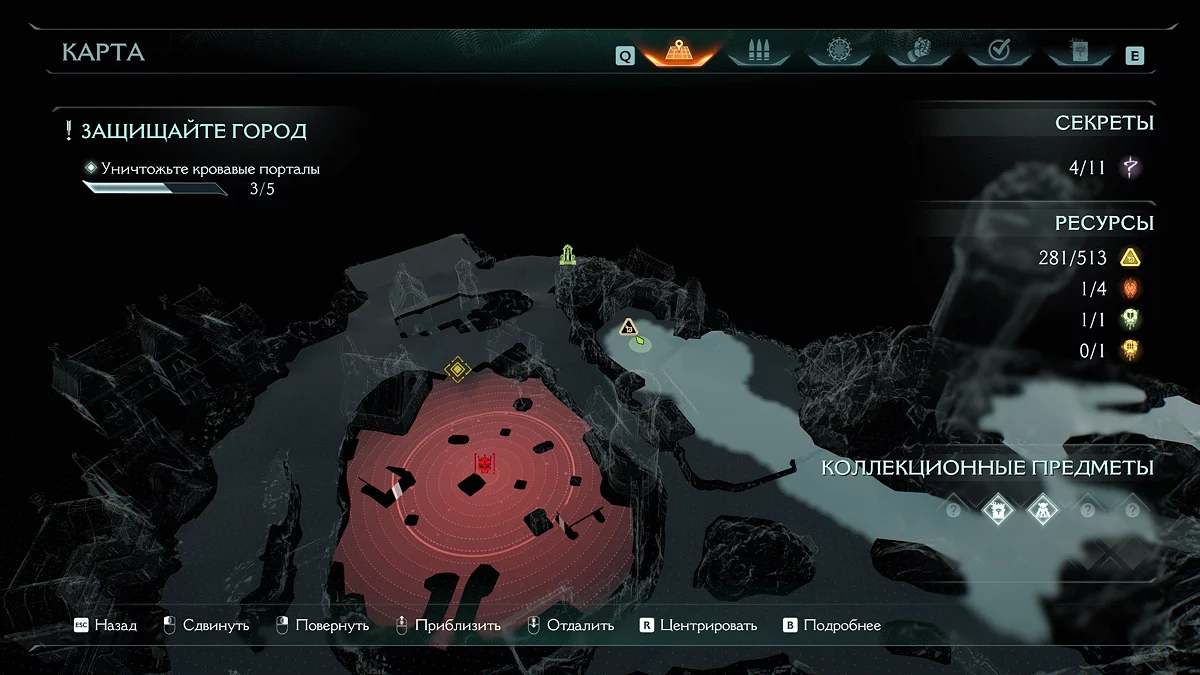Select the green gate marker on map
1200x675 pixels.
pos(568,254)
